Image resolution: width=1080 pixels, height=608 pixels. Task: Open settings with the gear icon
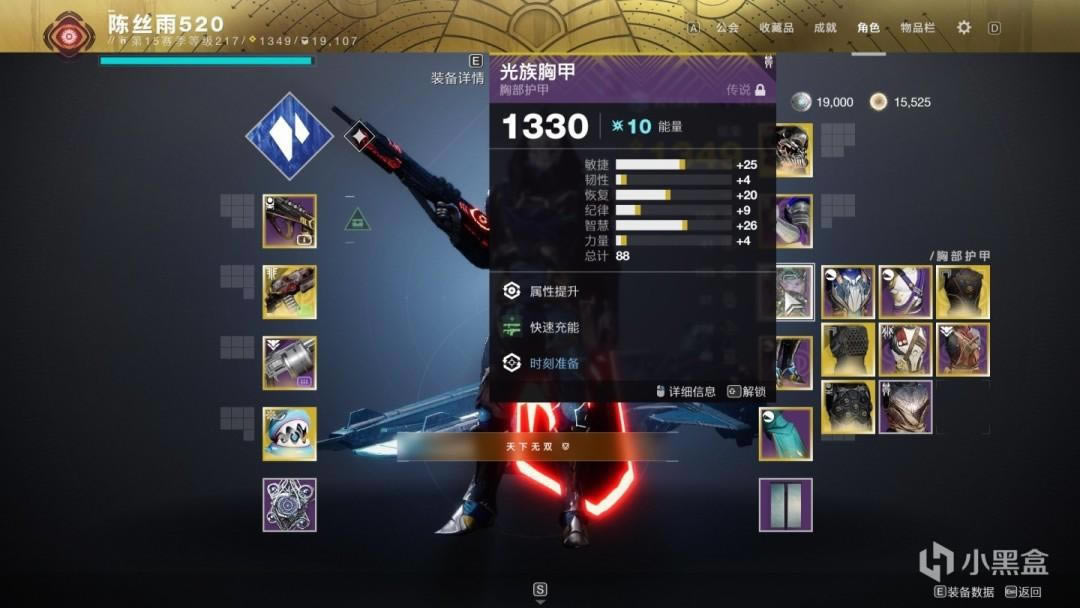pyautogui.click(x=964, y=28)
